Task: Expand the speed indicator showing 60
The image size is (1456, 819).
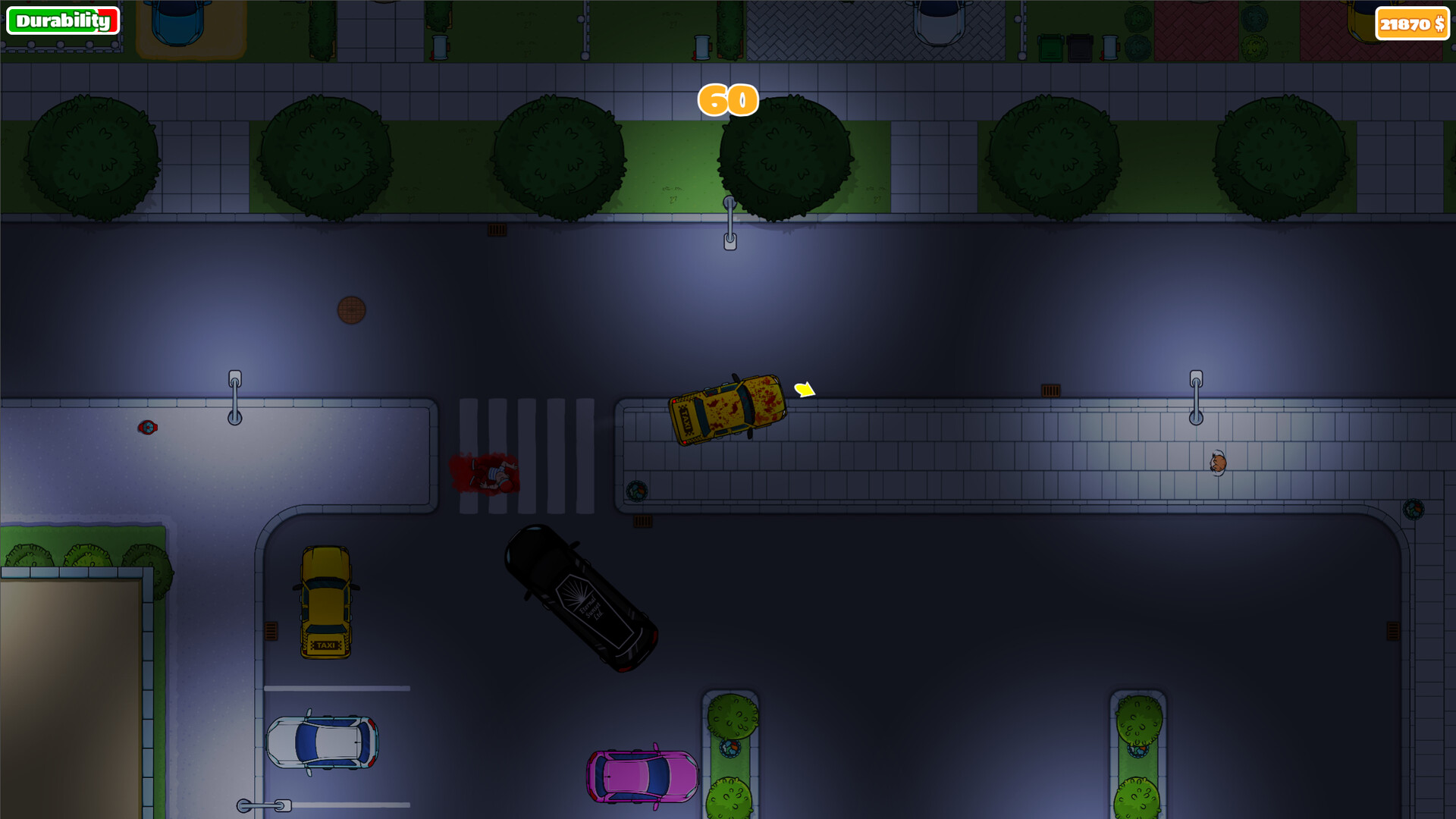Action: pyautogui.click(x=727, y=99)
